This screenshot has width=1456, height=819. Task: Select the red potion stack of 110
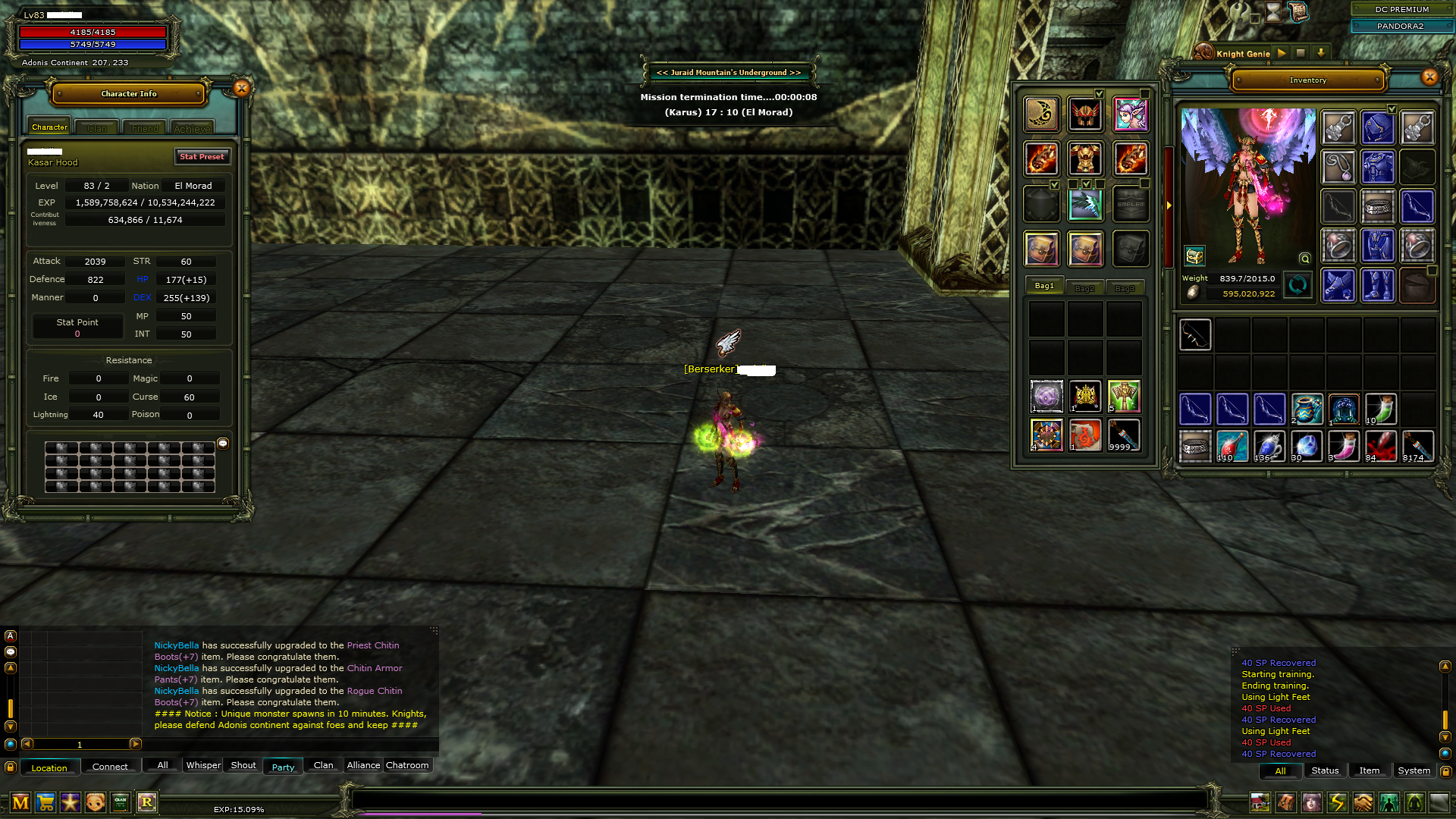point(1232,446)
